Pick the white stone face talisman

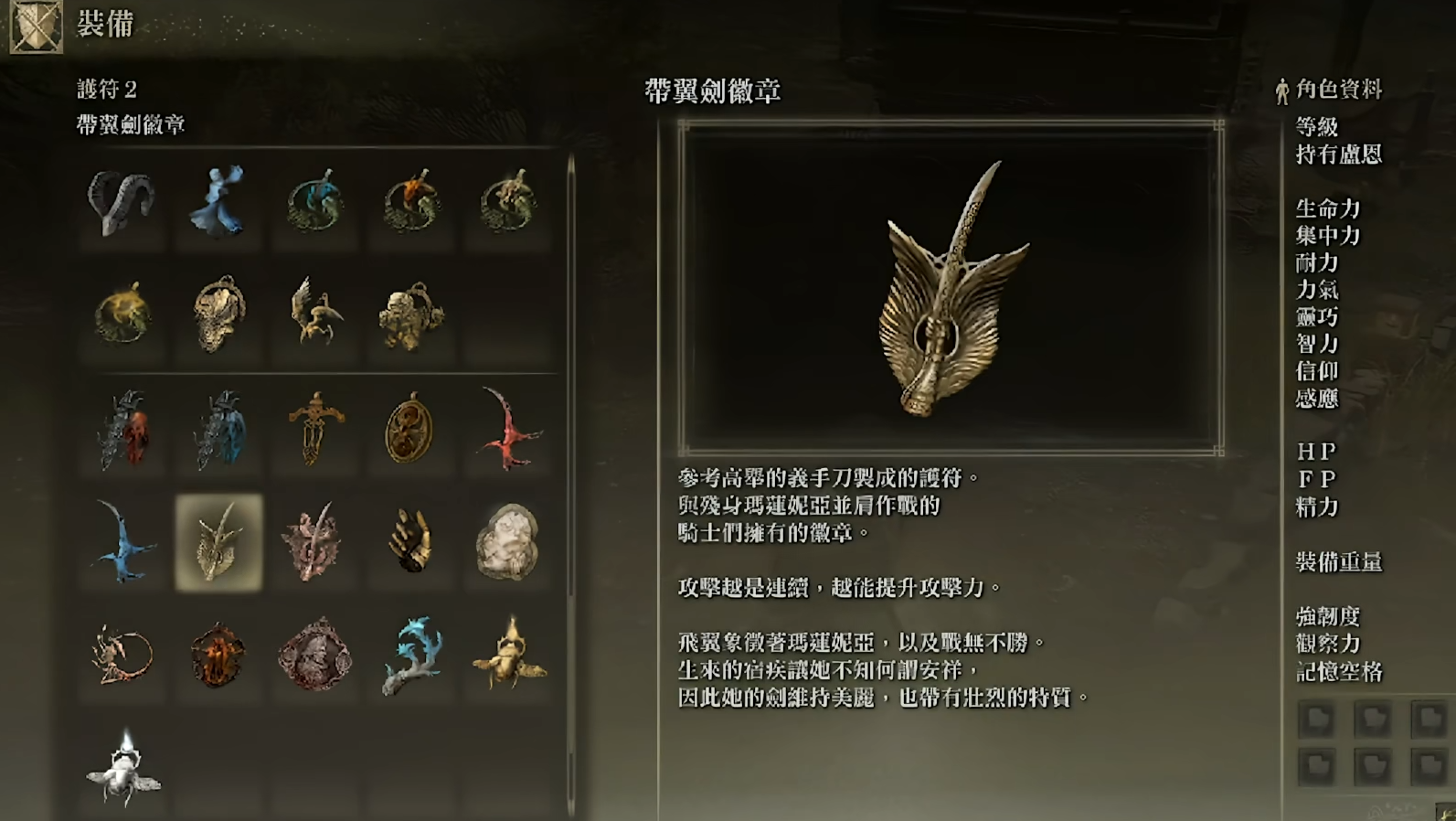[x=508, y=541]
